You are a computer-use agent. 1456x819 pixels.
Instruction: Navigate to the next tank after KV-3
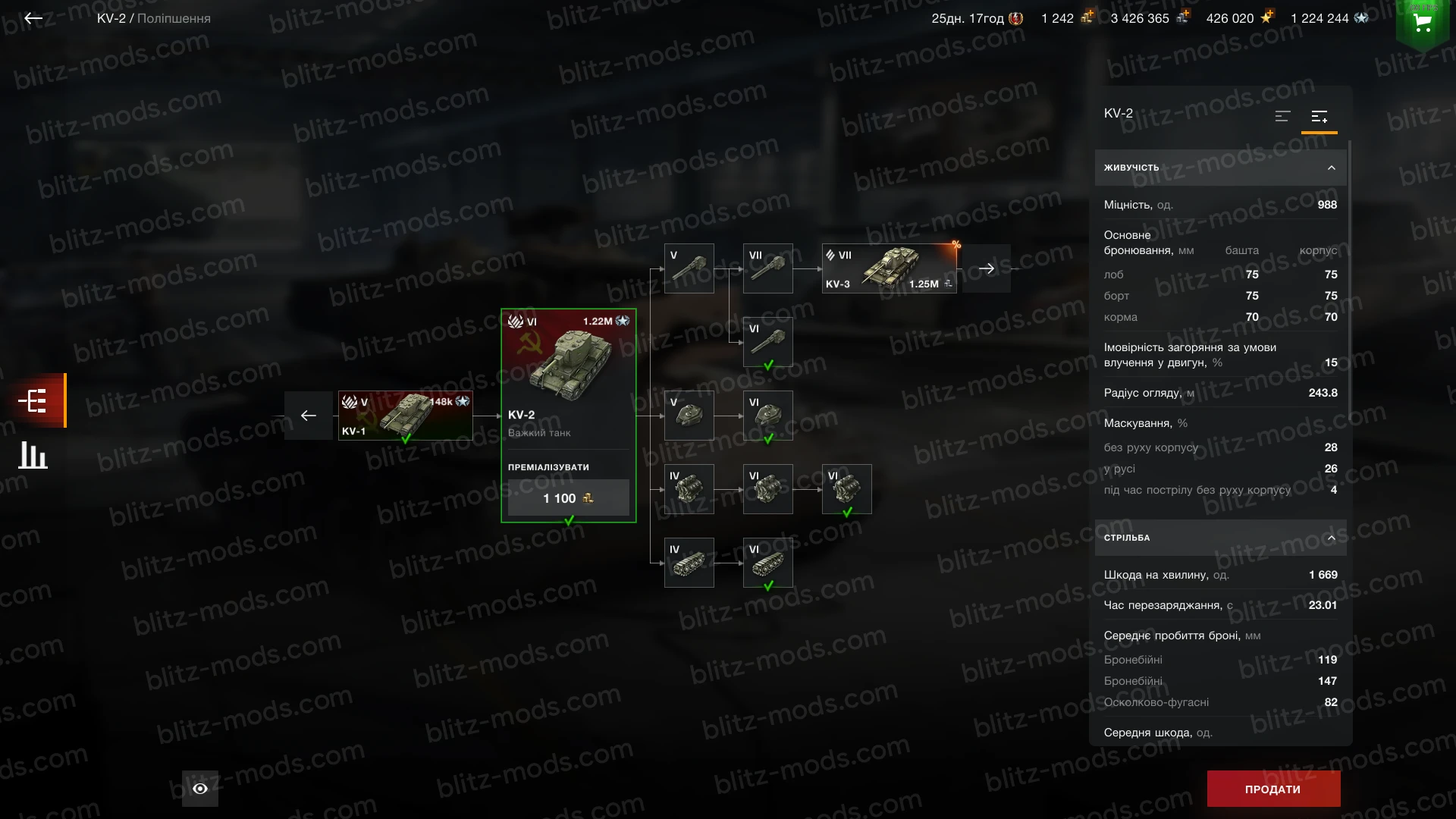pos(986,268)
